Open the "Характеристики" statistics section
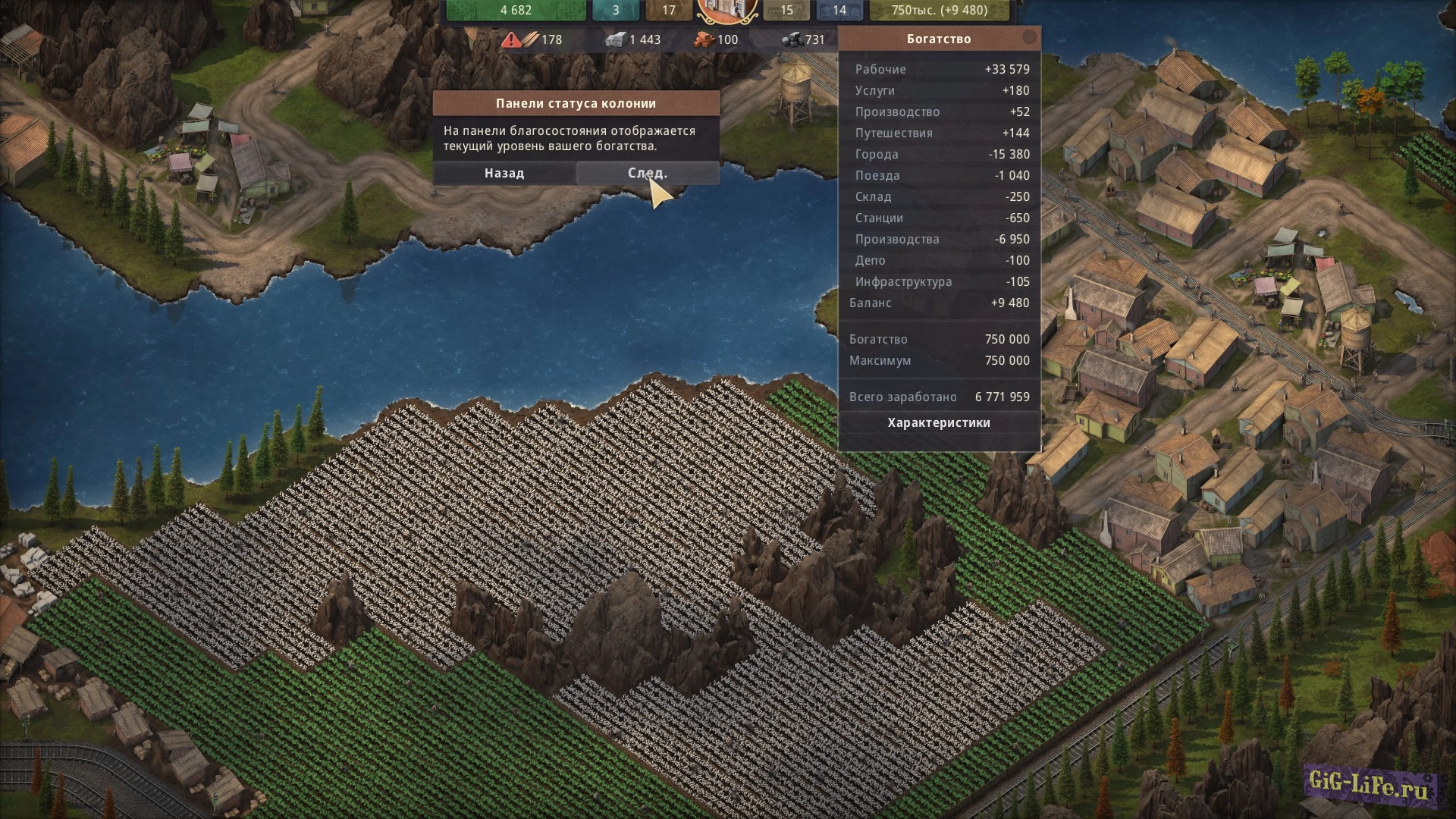Viewport: 1456px width, 819px height. 939,422
